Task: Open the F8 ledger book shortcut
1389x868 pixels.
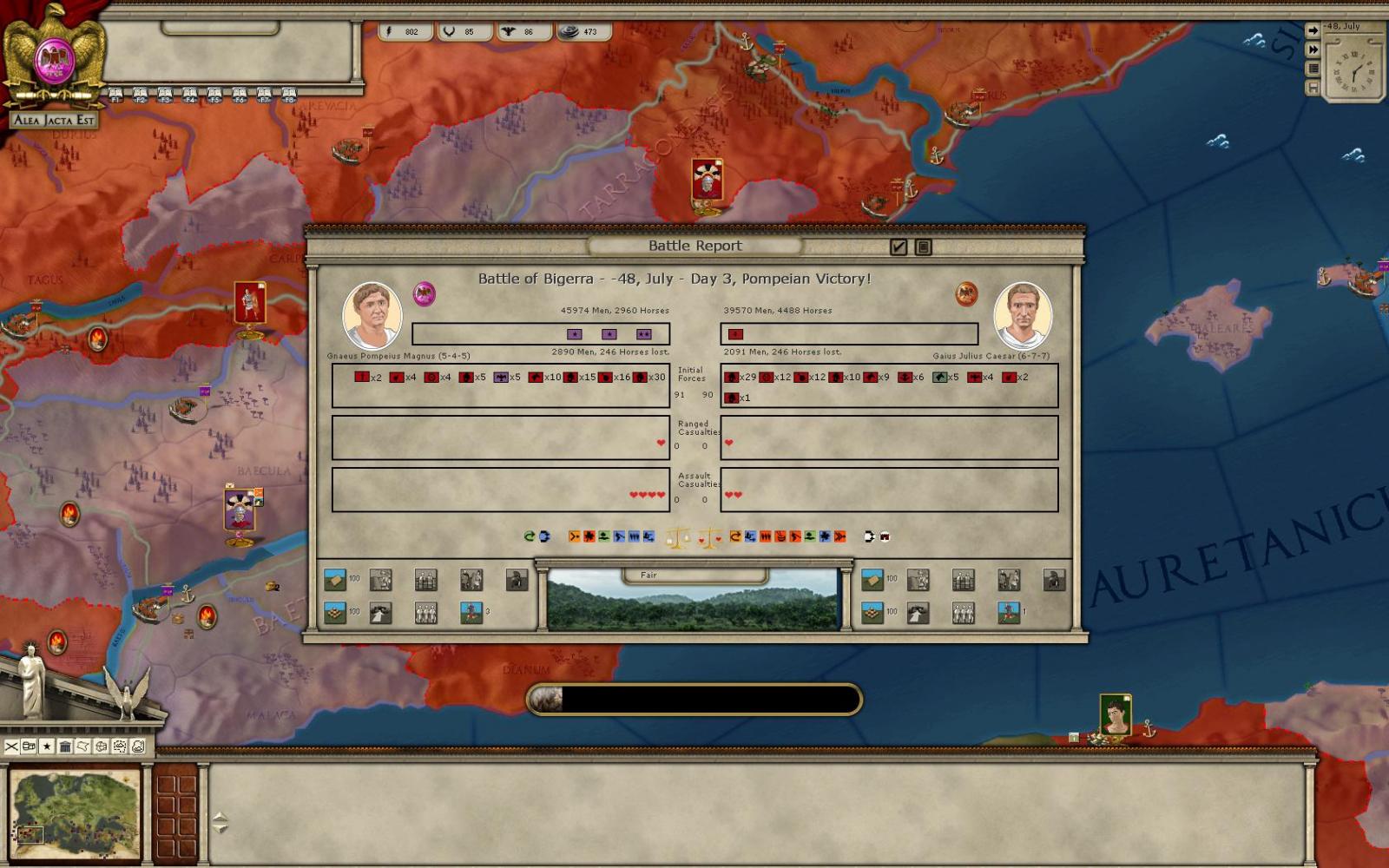Action: tap(289, 95)
